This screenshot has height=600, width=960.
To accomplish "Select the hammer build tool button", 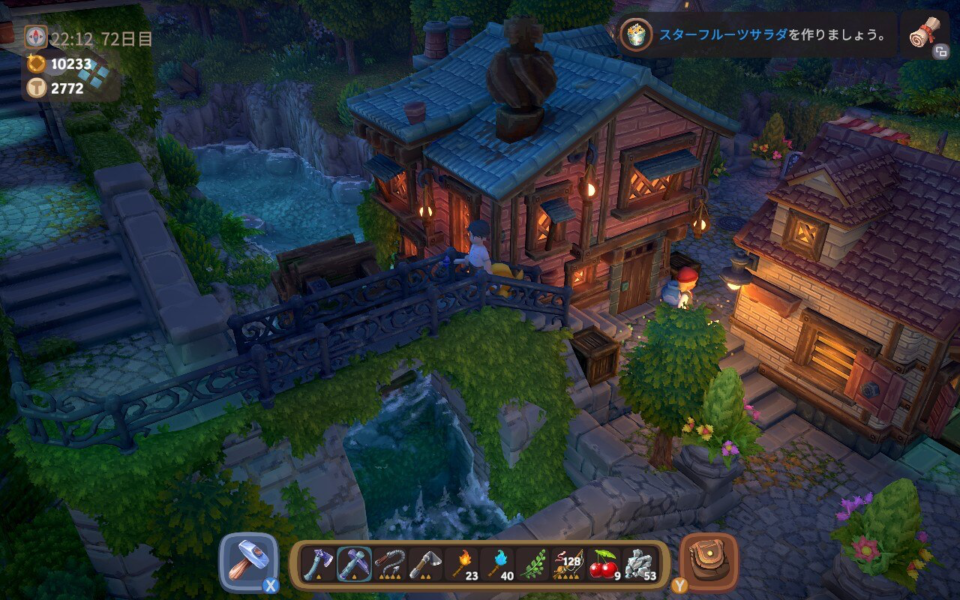I will [246, 562].
